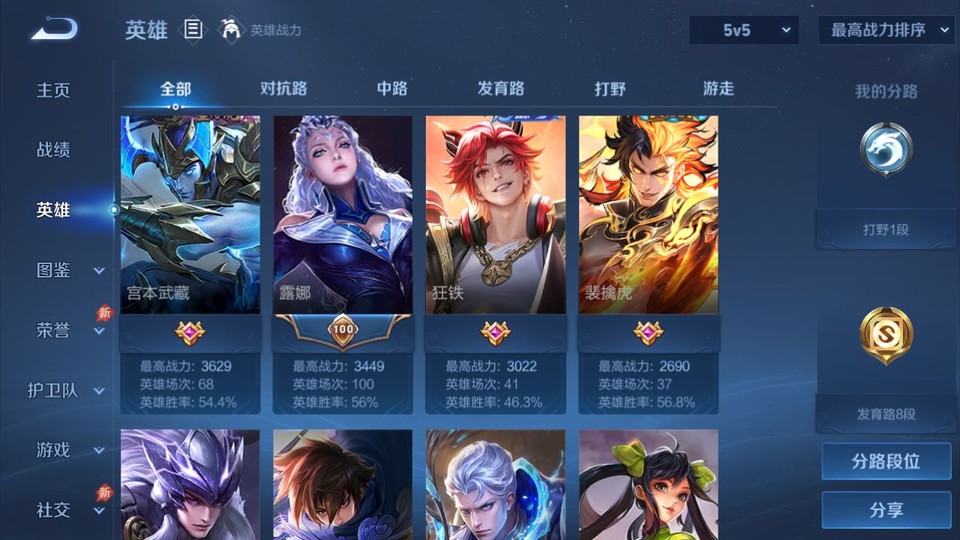The width and height of the screenshot is (960, 540).
Task: Choose the 游走 roaming tab
Action: click(x=718, y=89)
